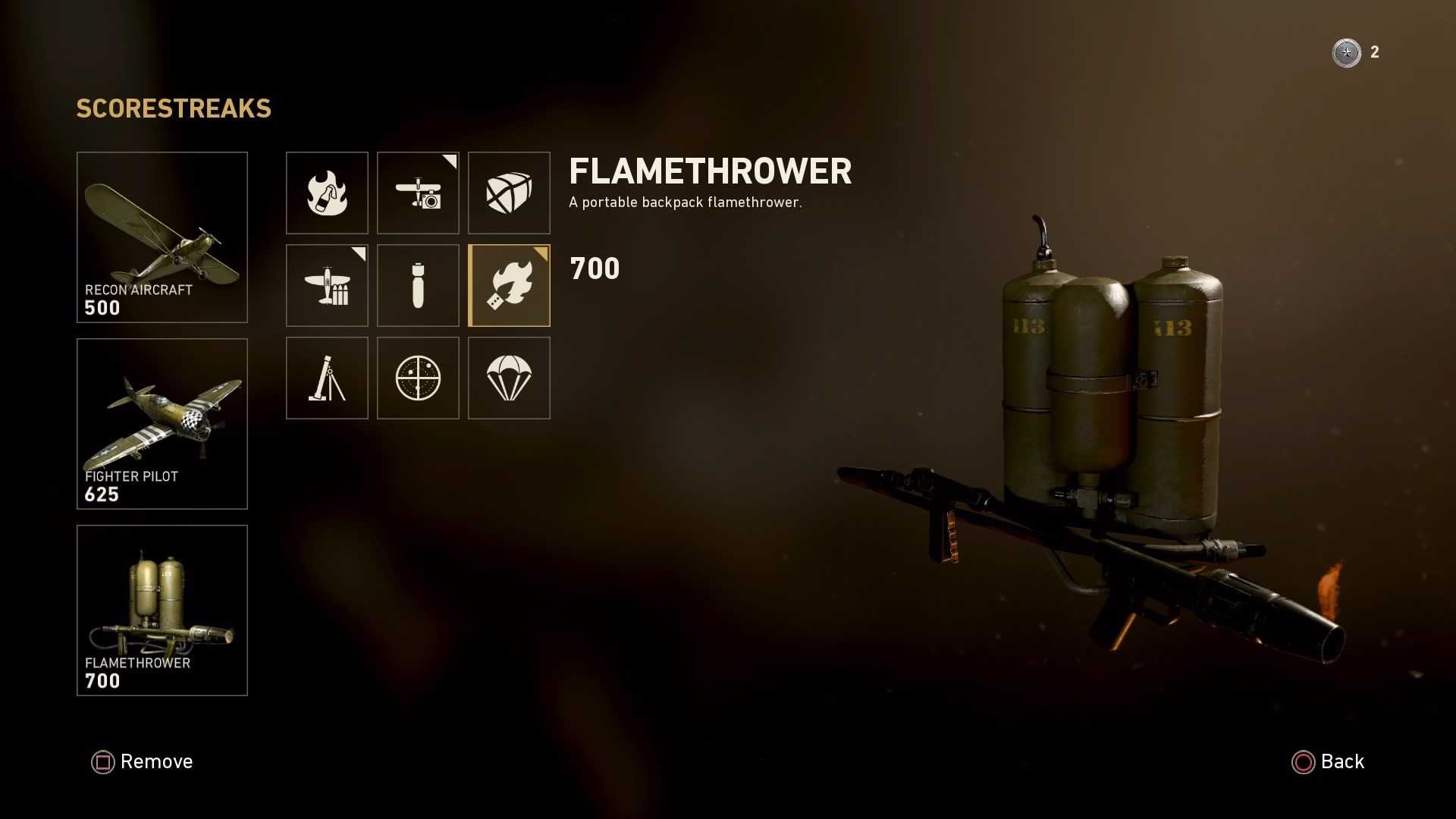Pick the care package crate icon
Image resolution: width=1456 pixels, height=819 pixels.
tap(509, 193)
